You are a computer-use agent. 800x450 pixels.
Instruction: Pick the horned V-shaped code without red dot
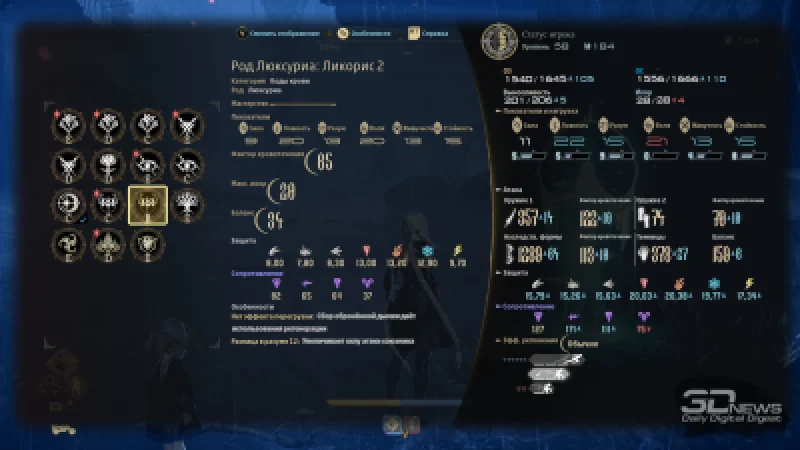[x=70, y=164]
